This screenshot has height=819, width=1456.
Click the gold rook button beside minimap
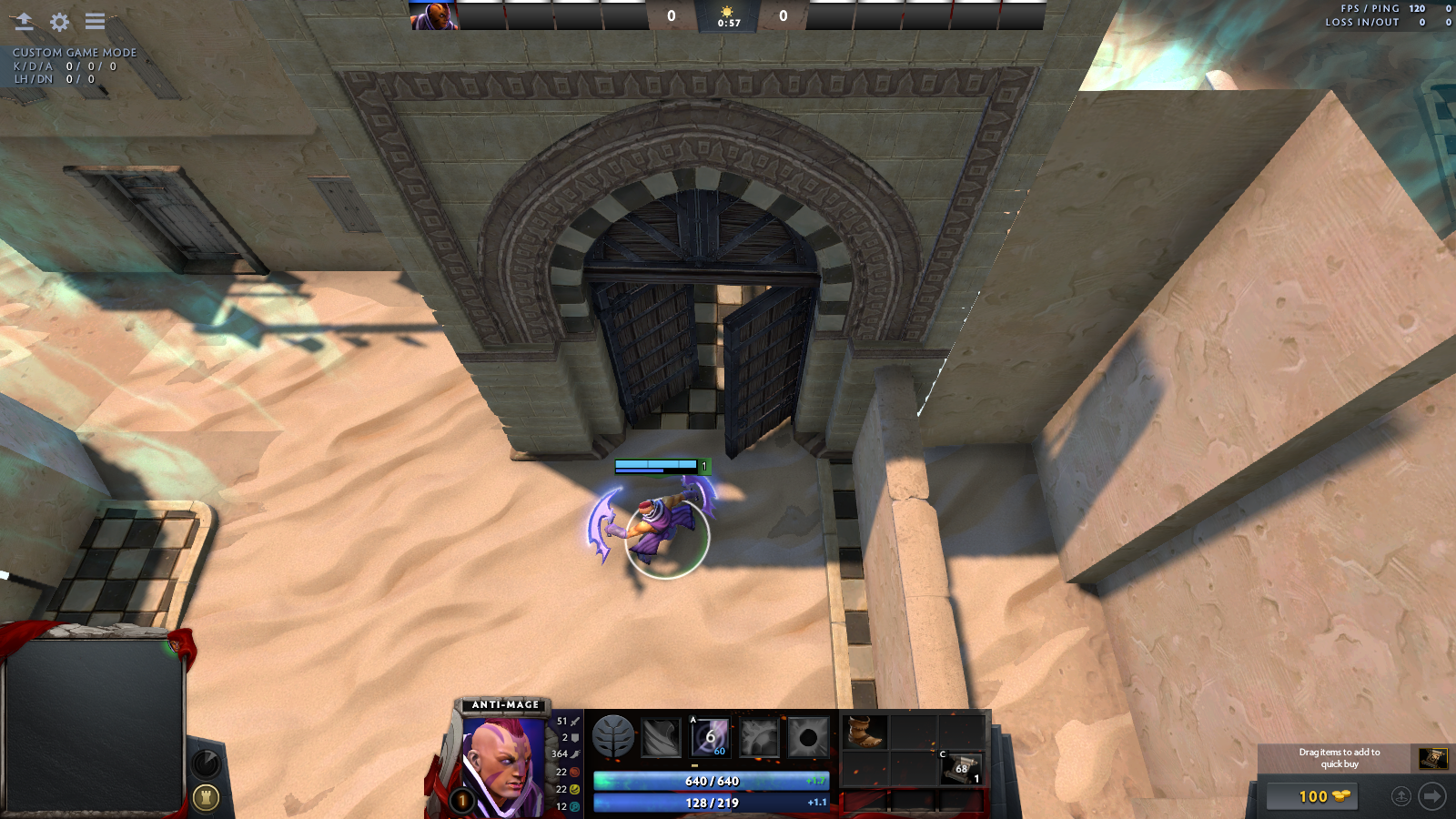206,798
